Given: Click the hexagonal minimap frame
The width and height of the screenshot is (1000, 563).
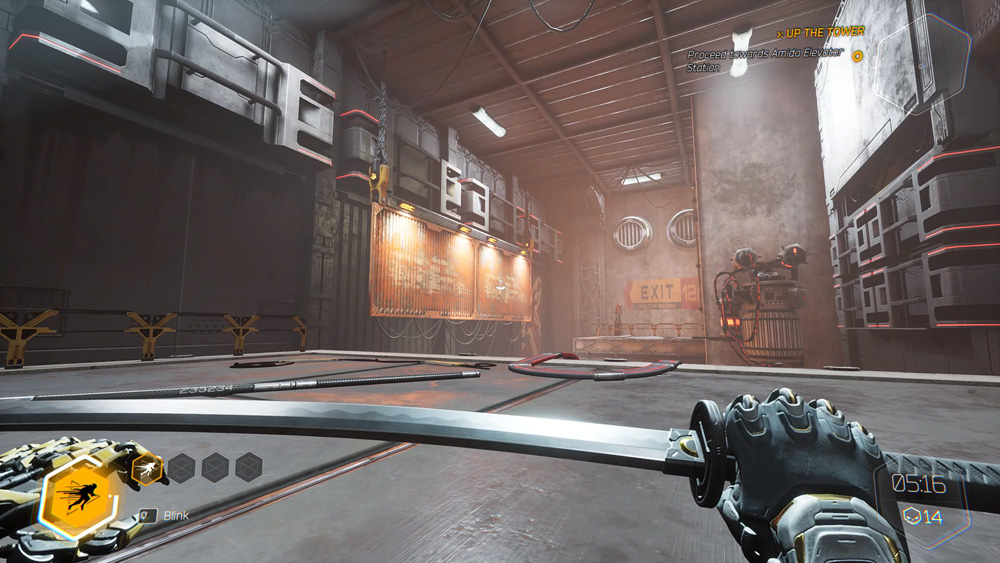Looking at the screenshot, I should 922,70.
